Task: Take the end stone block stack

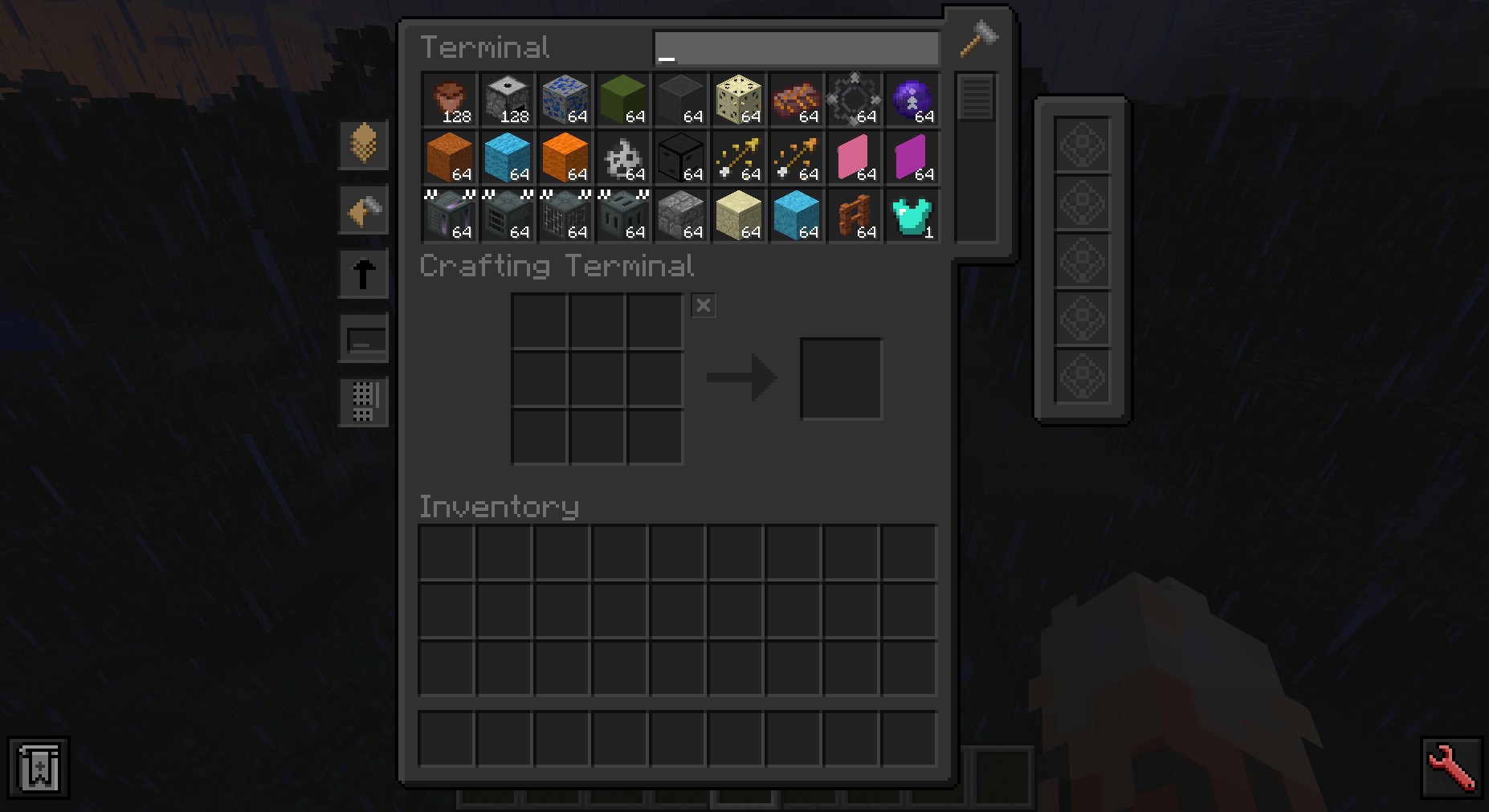Action: (x=739, y=100)
